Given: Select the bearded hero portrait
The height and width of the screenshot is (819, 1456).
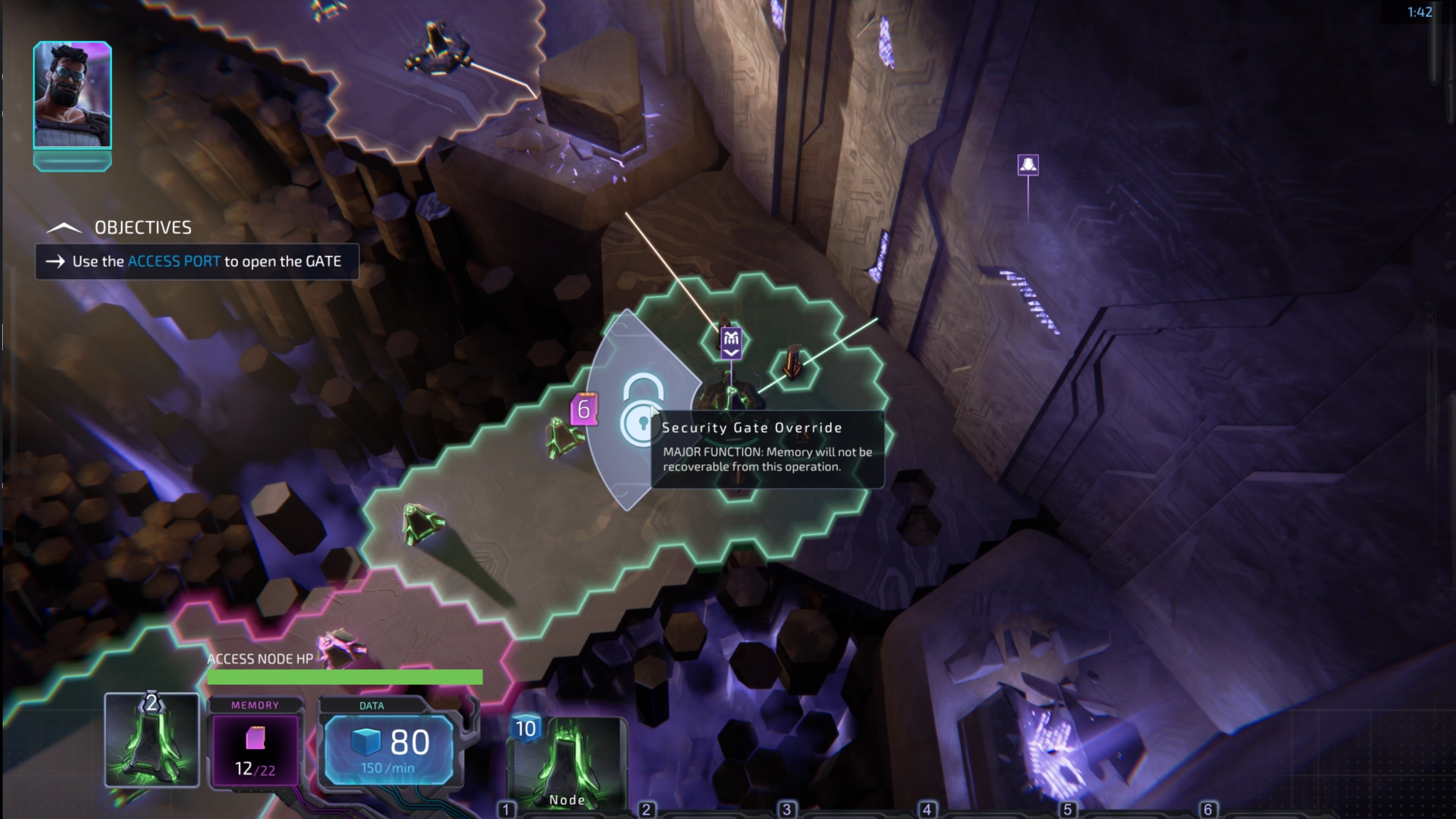Looking at the screenshot, I should (72, 95).
